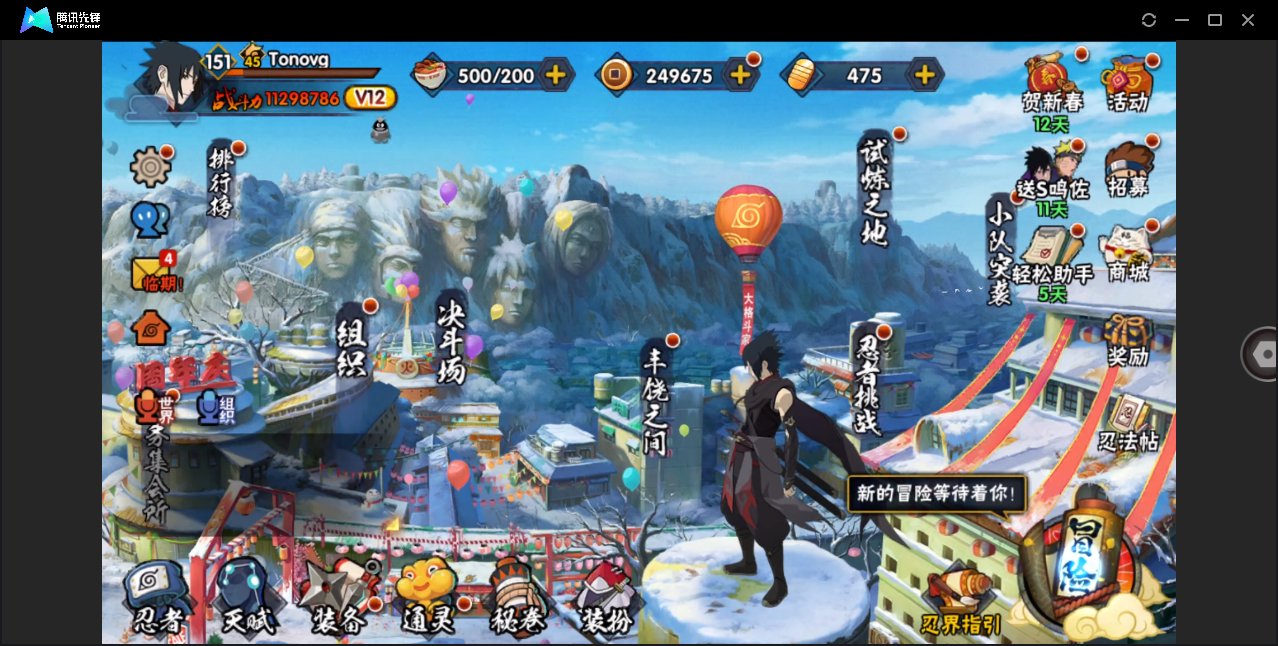Open the gear settings icon
The width and height of the screenshot is (1278, 646).
(150, 166)
